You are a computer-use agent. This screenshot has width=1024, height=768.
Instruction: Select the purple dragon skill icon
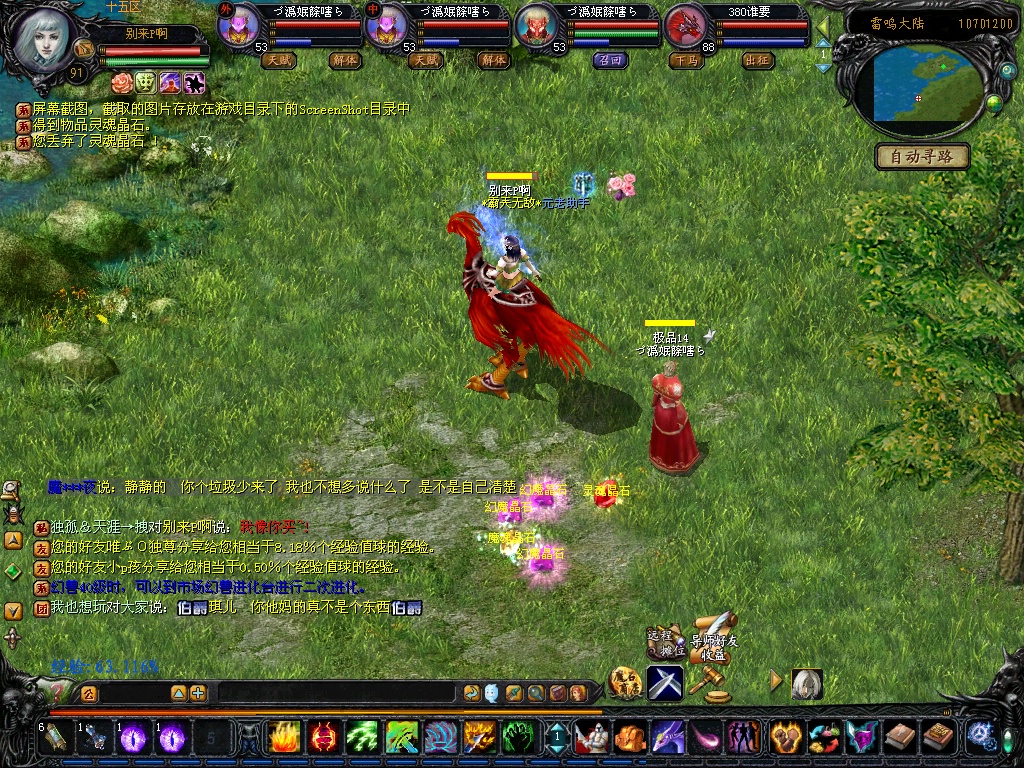coord(667,738)
